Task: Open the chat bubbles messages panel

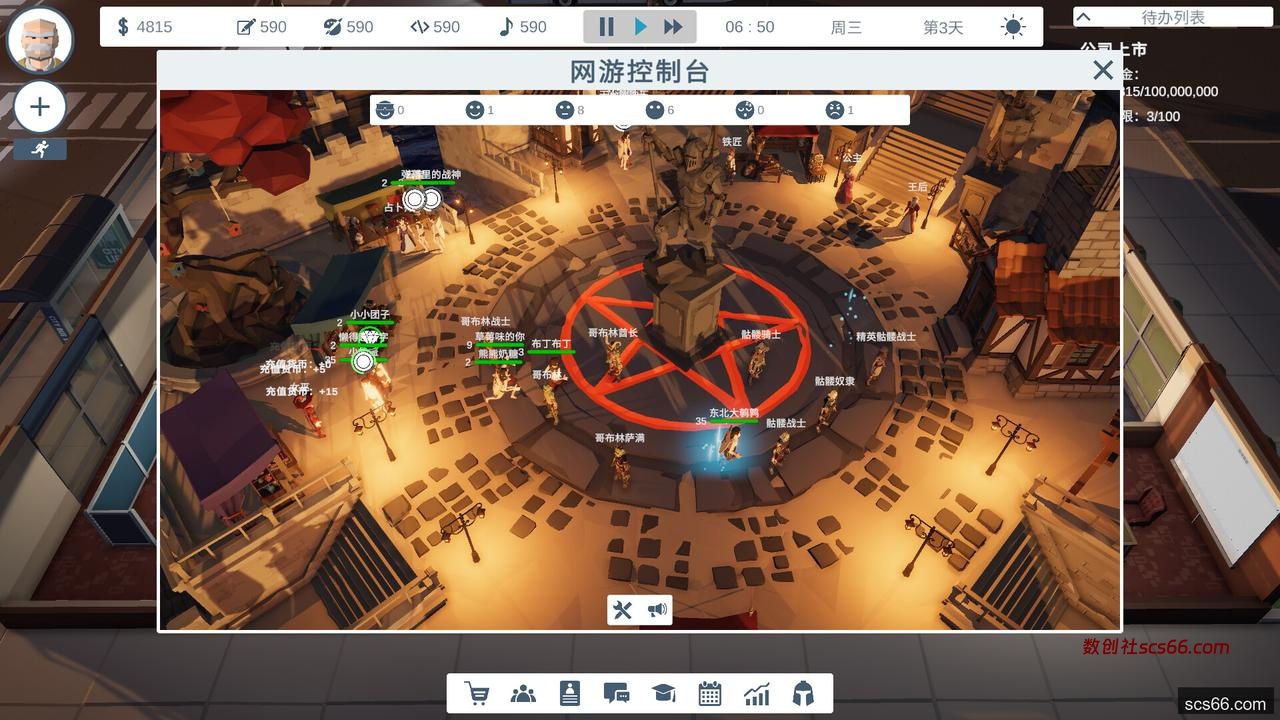Action: (x=616, y=693)
